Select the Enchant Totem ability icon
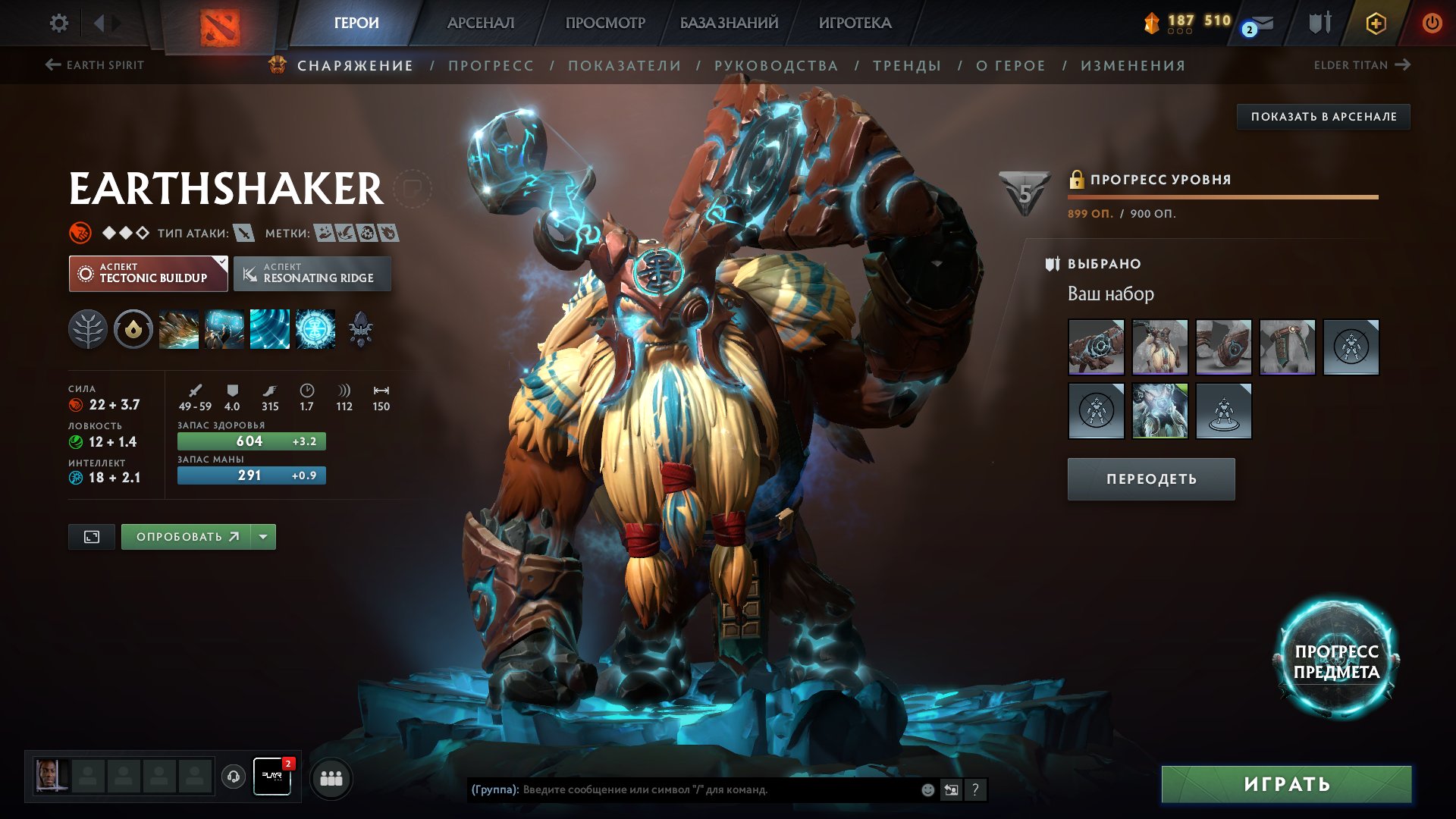1456x819 pixels. 224,329
